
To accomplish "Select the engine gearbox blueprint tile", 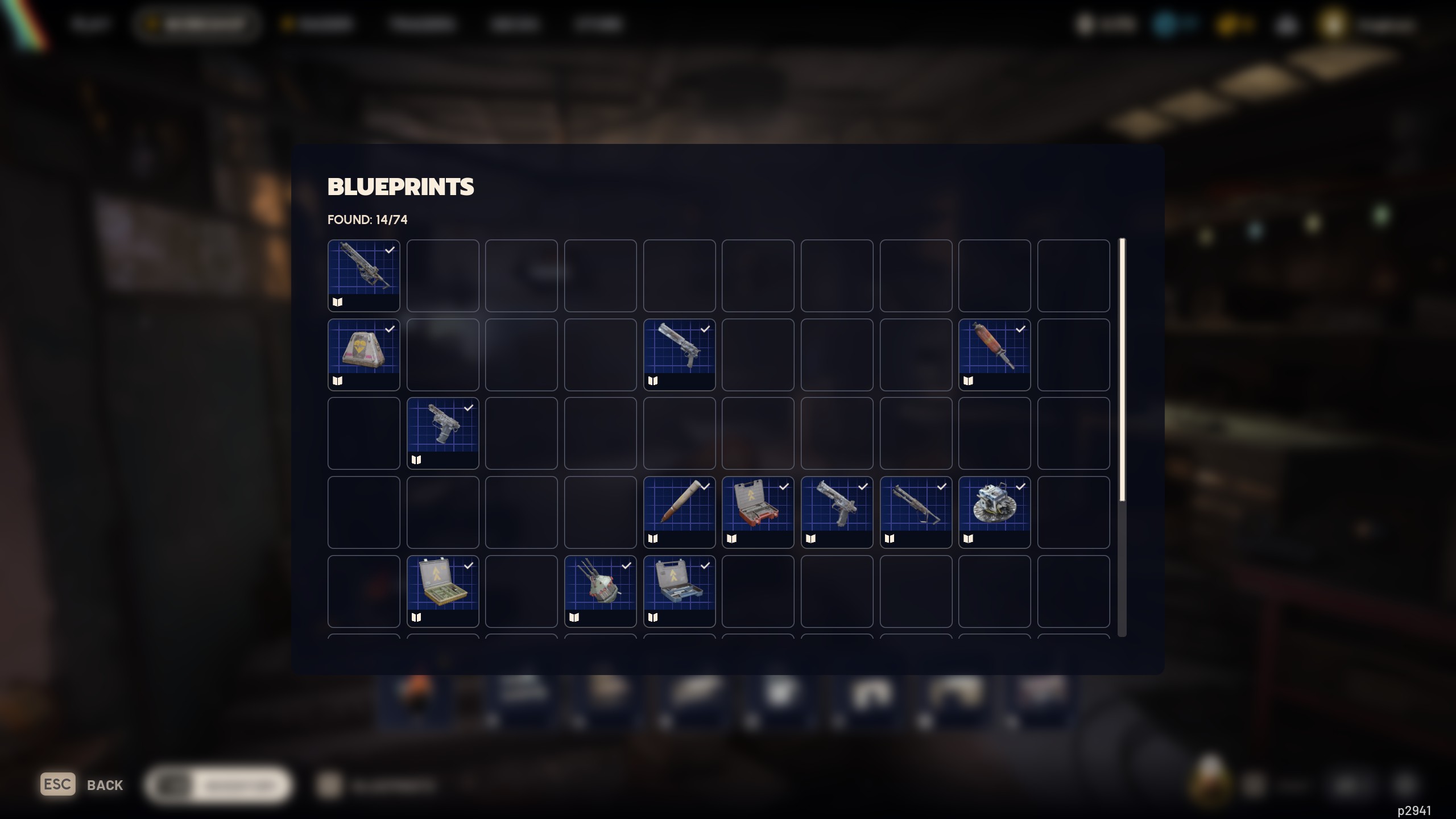I will click(995, 511).
